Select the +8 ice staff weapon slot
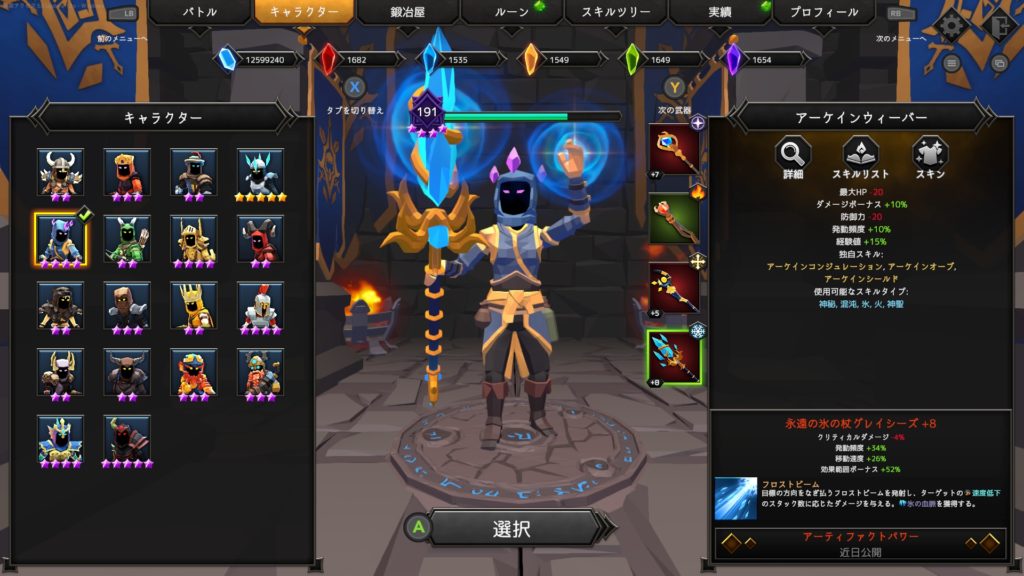Image resolution: width=1024 pixels, height=576 pixels. pos(673,356)
